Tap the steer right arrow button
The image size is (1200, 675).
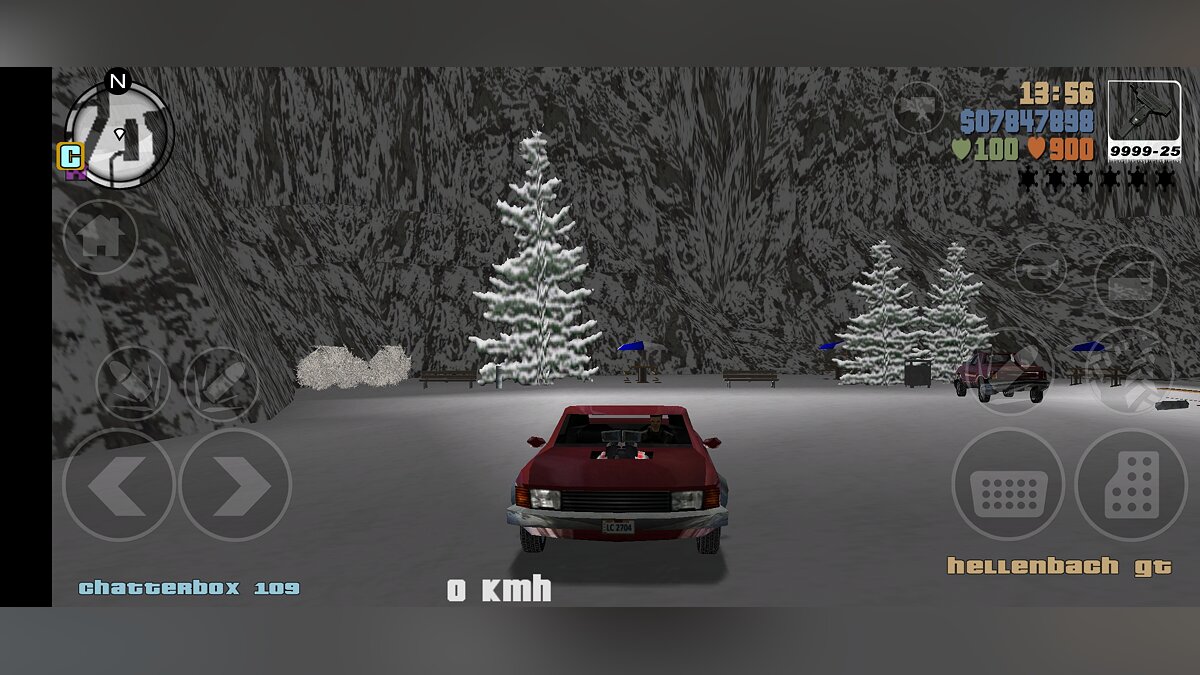coord(236,486)
